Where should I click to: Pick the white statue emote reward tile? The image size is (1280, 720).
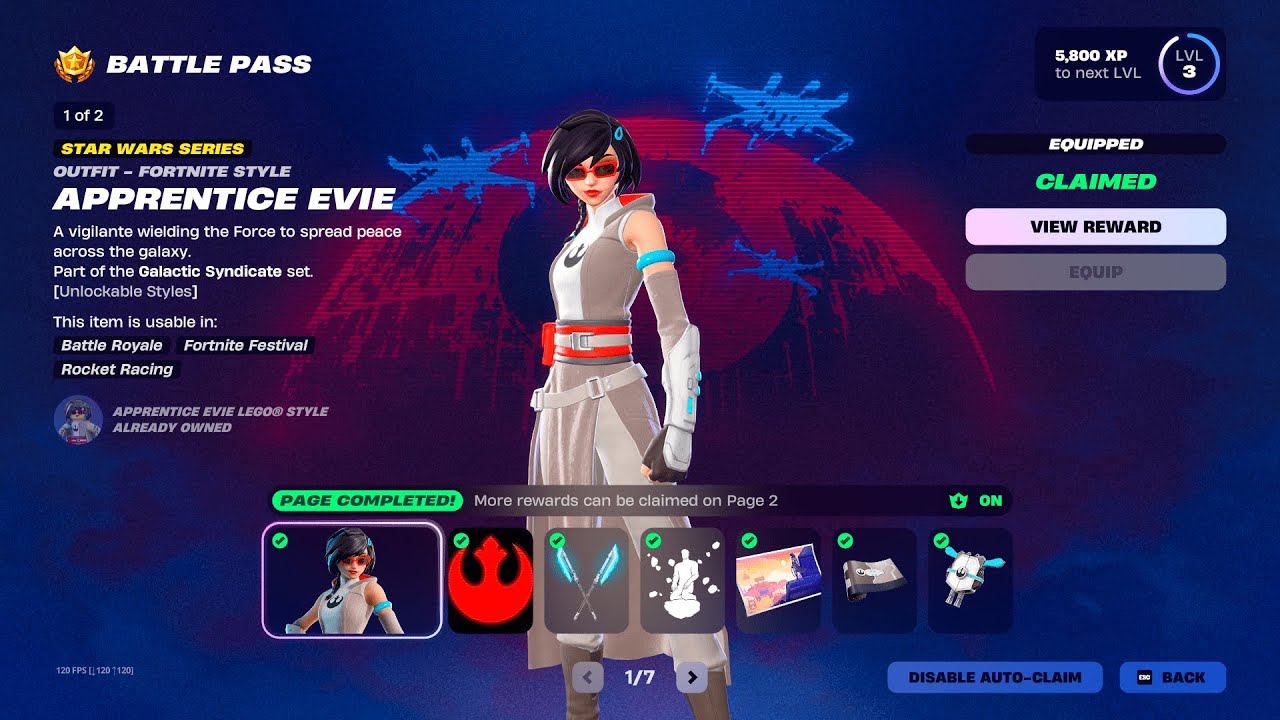[682, 580]
